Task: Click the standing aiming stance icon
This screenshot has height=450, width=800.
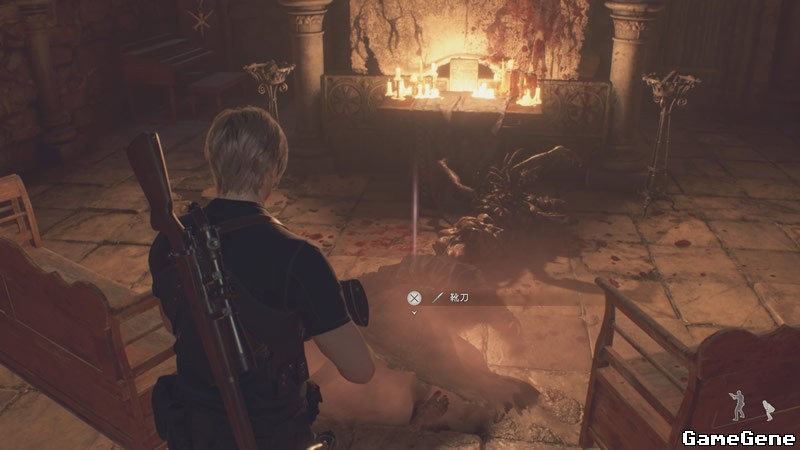Action: pyautogui.click(x=738, y=404)
